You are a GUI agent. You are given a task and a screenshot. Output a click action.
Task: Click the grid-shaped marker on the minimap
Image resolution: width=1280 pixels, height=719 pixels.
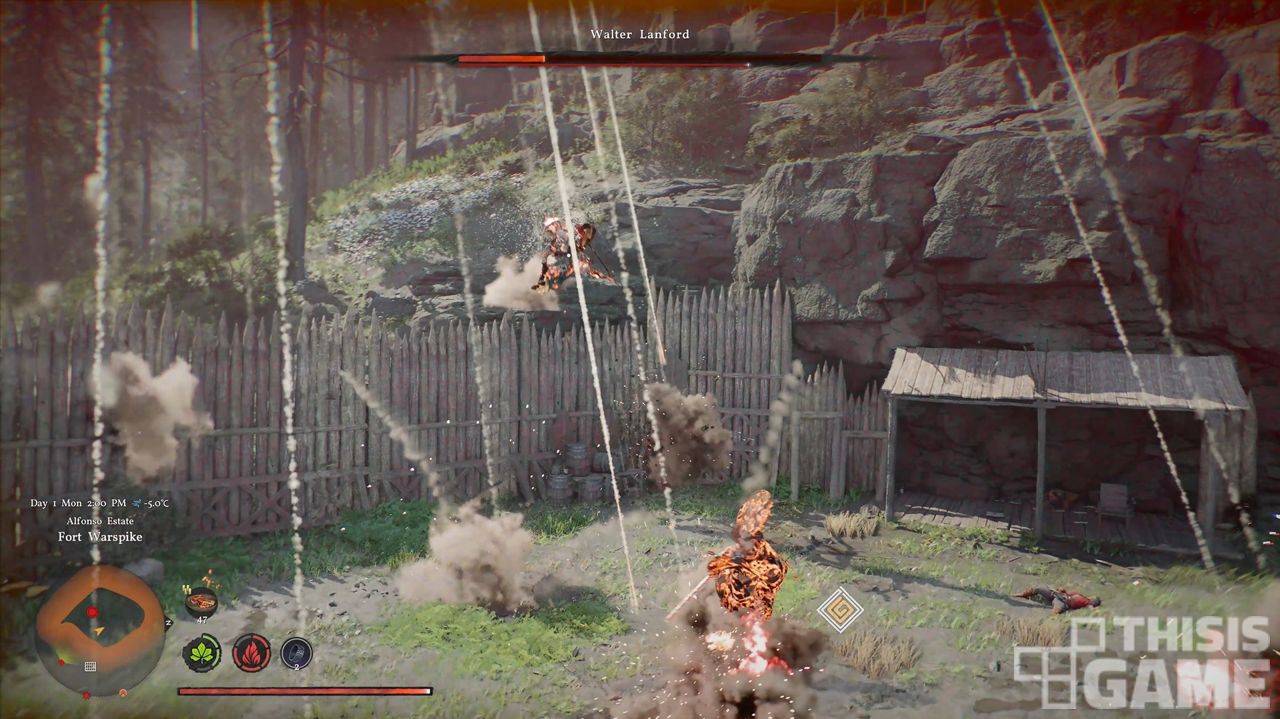90,666
